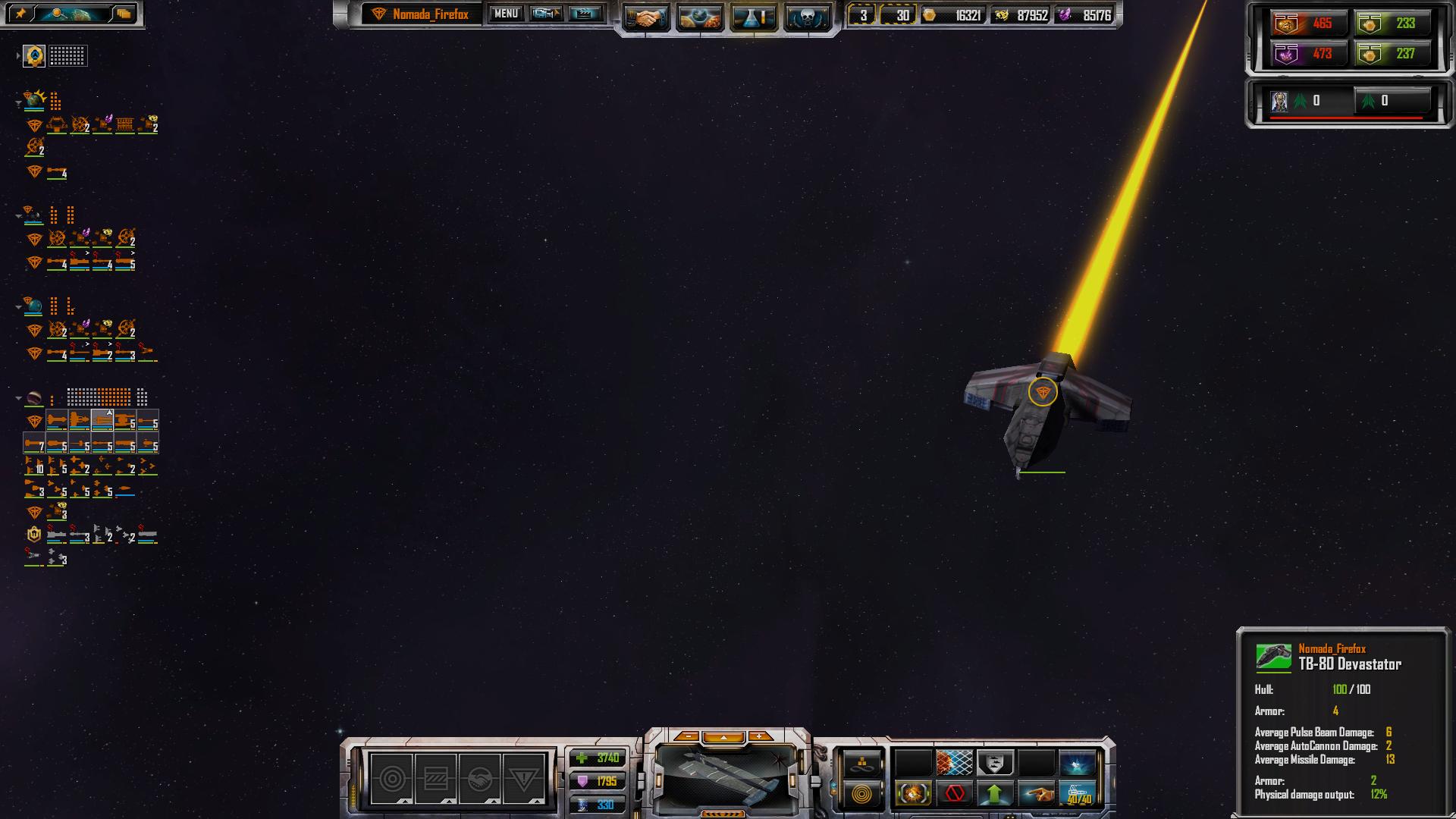Viewport: 1456px width, 819px height.
Task: Click the minus button above ship portrait
Action: click(x=687, y=736)
